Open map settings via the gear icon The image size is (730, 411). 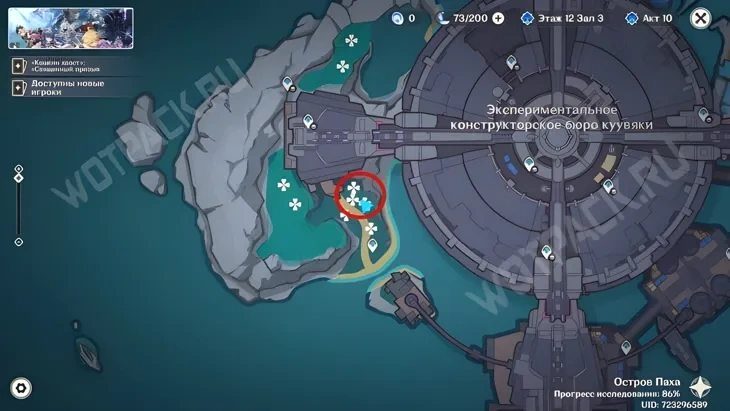point(20,388)
